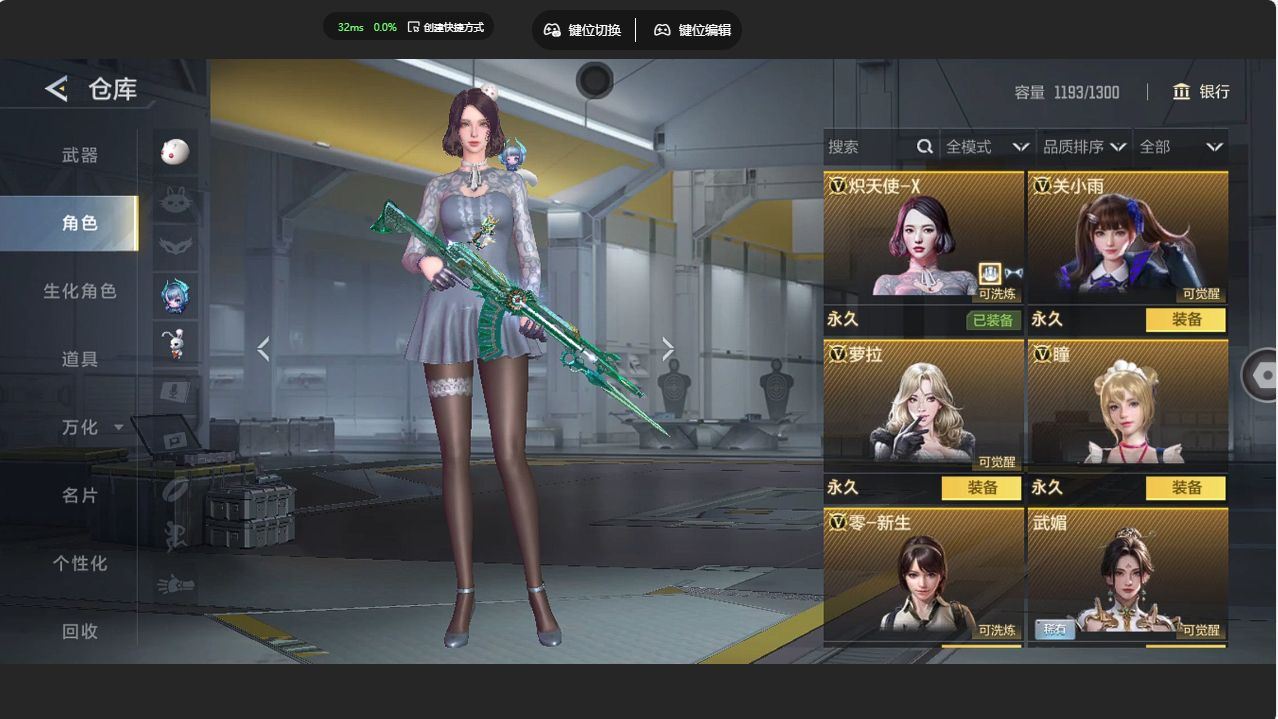Switch to the 个性化 tab
Viewport: 1278px width, 719px height.
80,563
